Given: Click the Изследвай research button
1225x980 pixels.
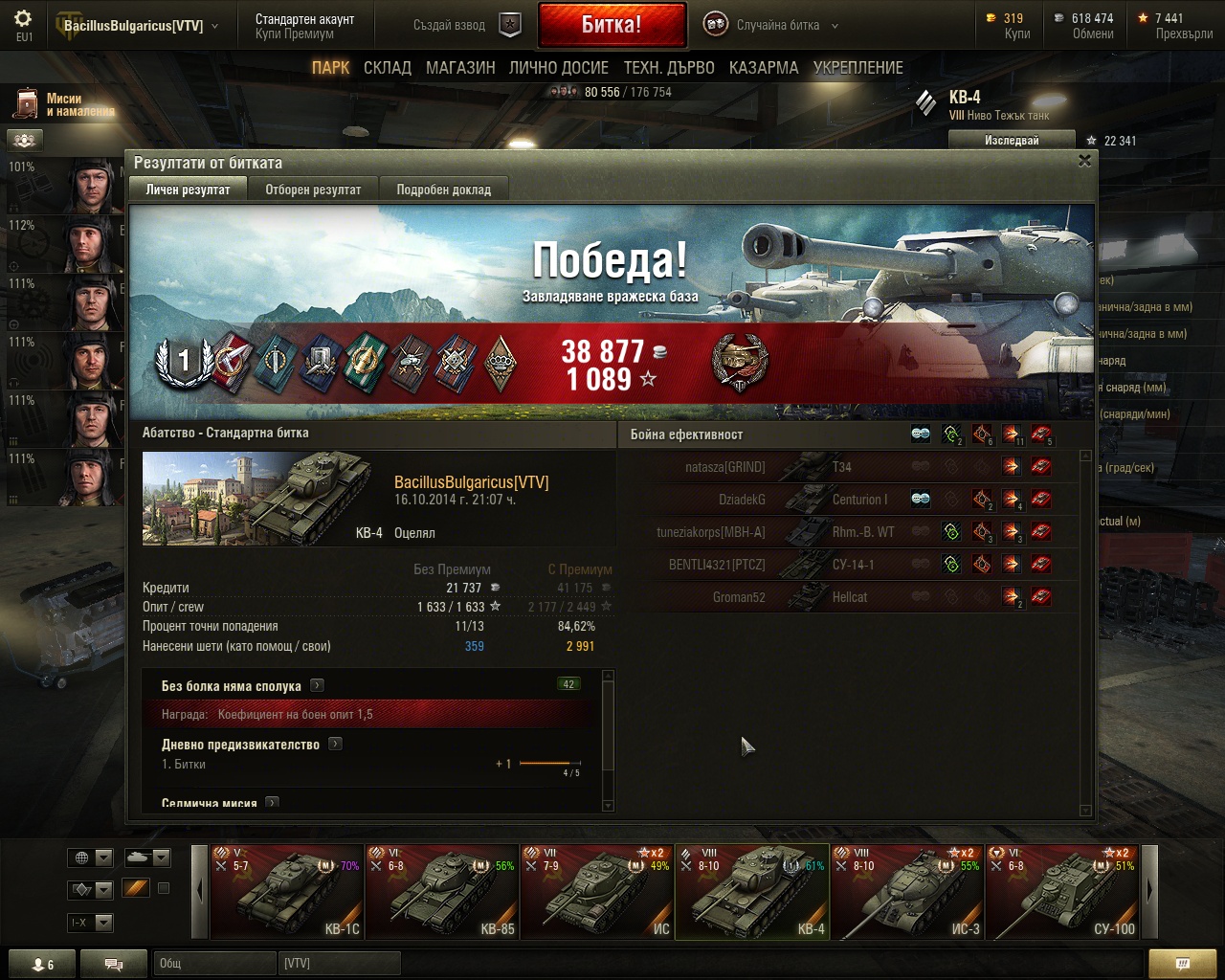Looking at the screenshot, I should point(1011,141).
